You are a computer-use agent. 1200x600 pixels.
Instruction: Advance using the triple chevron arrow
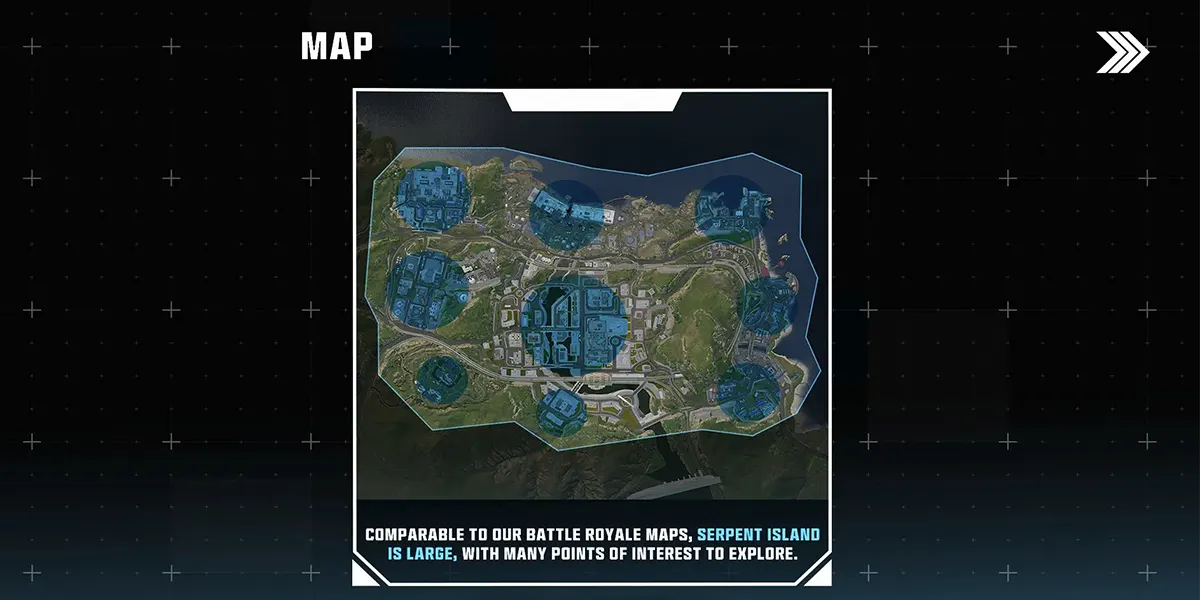tap(1122, 52)
